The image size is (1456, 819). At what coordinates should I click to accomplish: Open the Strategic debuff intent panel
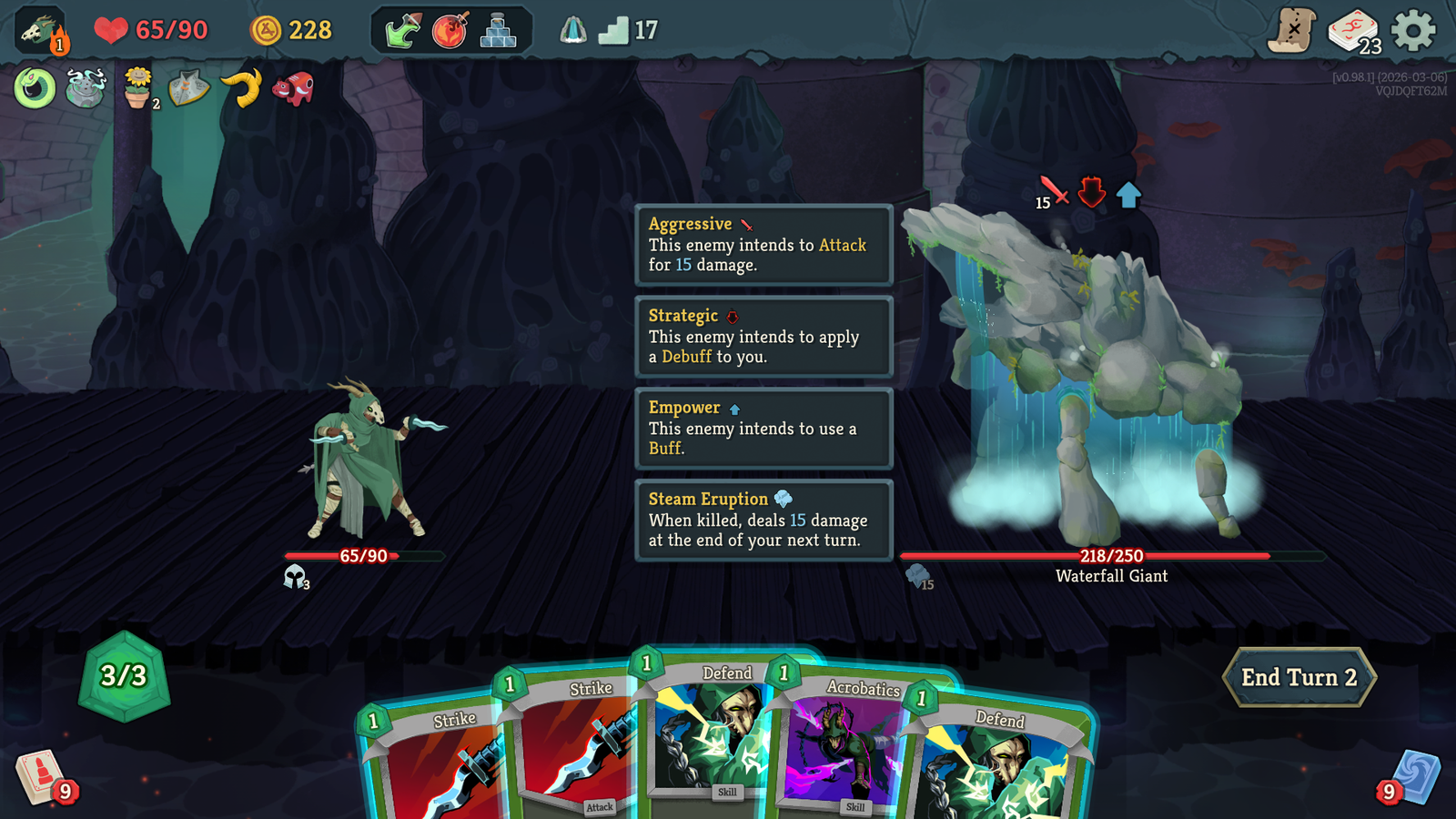(764, 336)
